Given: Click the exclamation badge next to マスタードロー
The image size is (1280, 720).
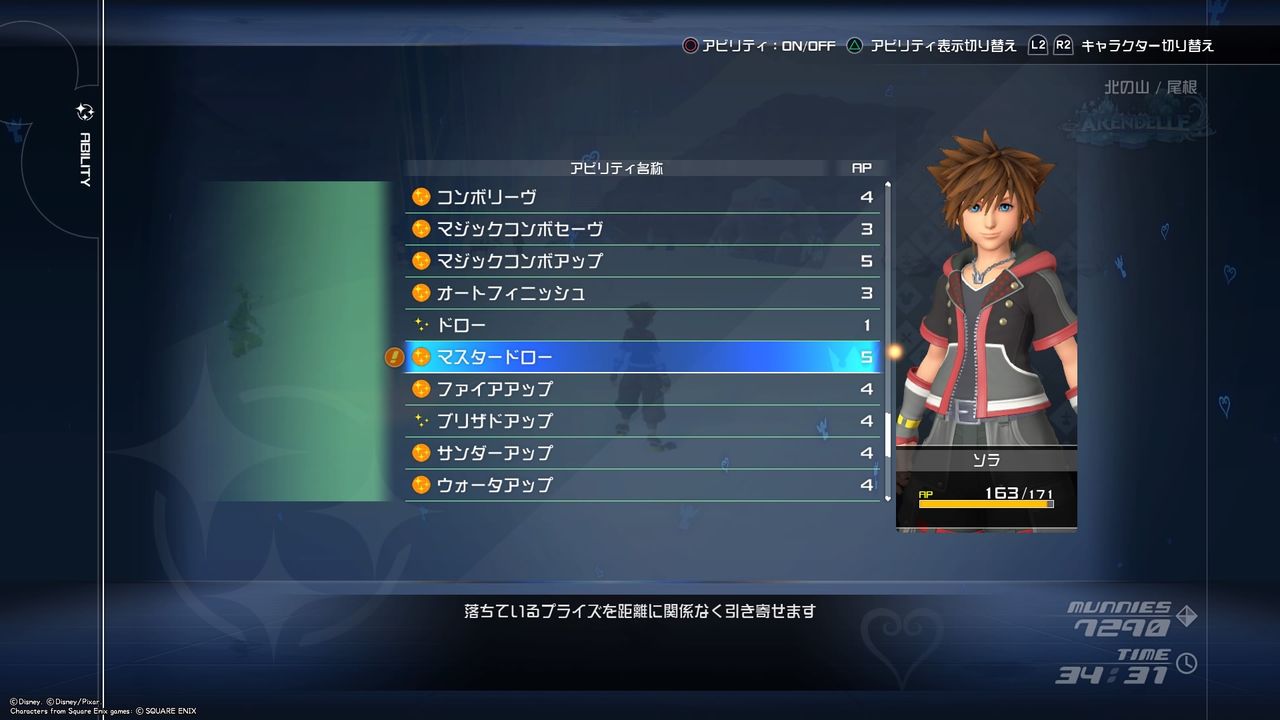Looking at the screenshot, I should (x=394, y=357).
